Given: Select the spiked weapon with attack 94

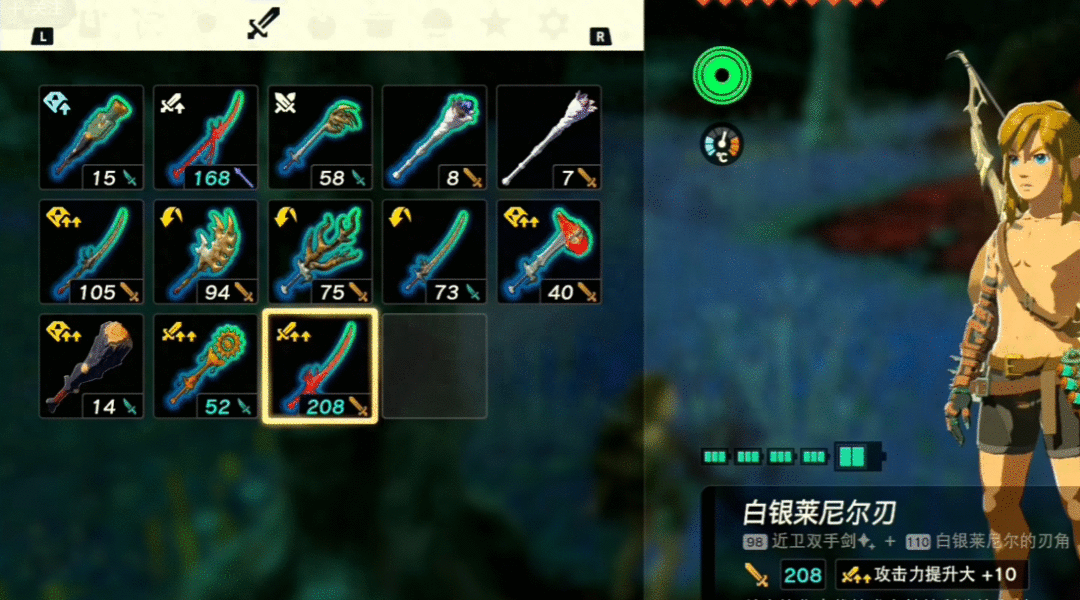Looking at the screenshot, I should (x=206, y=252).
